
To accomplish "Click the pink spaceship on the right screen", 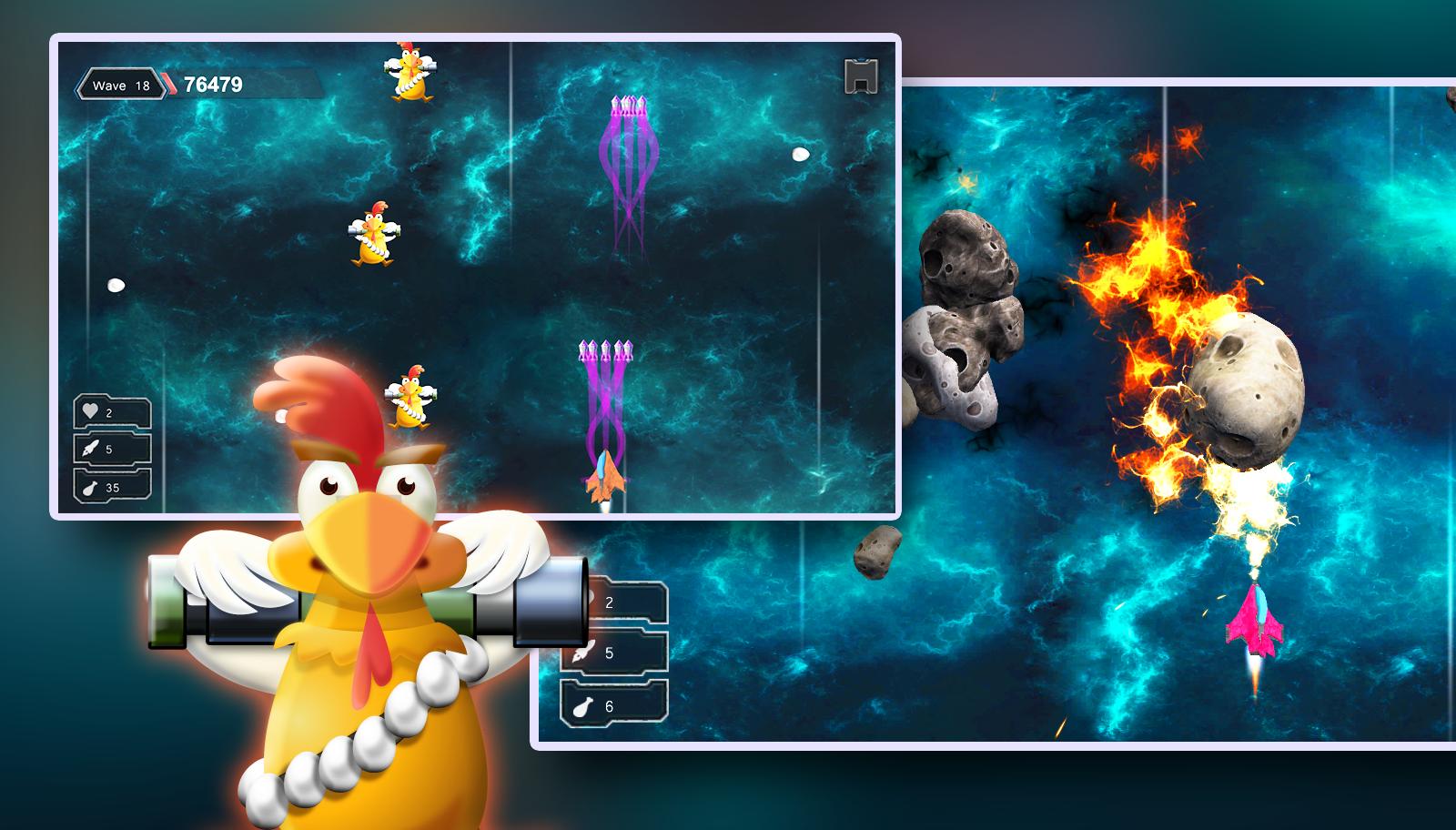I will [x=1256, y=623].
